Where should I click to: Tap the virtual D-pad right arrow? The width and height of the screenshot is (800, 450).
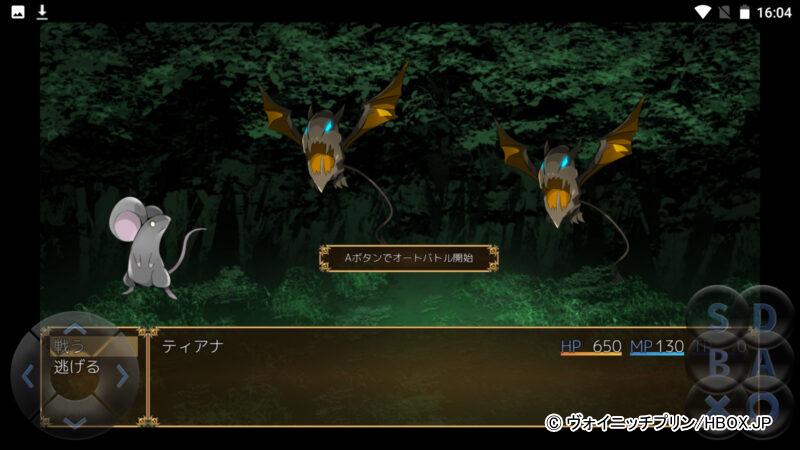click(x=122, y=376)
